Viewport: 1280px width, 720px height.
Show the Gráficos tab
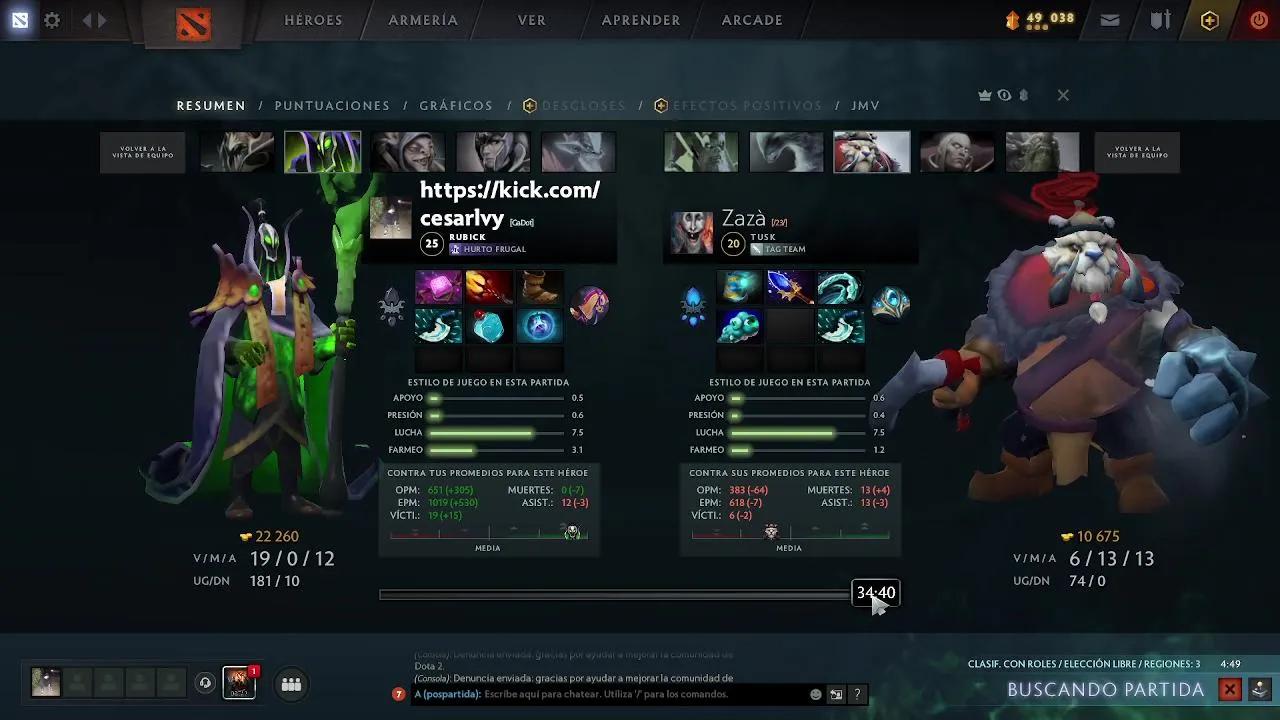point(456,105)
